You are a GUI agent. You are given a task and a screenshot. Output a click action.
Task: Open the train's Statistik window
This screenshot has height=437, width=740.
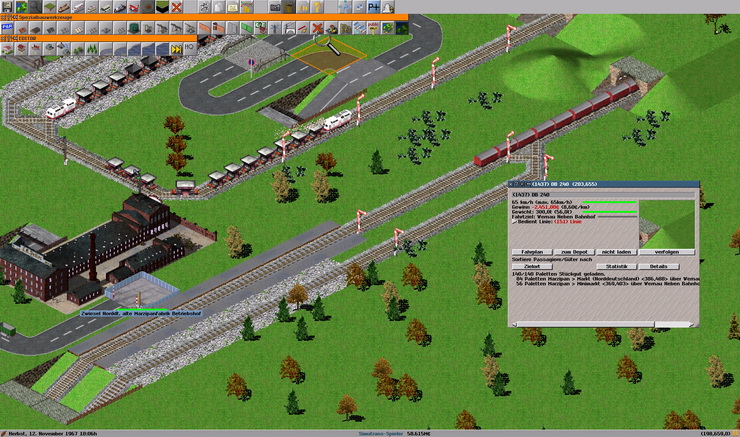pos(616,266)
